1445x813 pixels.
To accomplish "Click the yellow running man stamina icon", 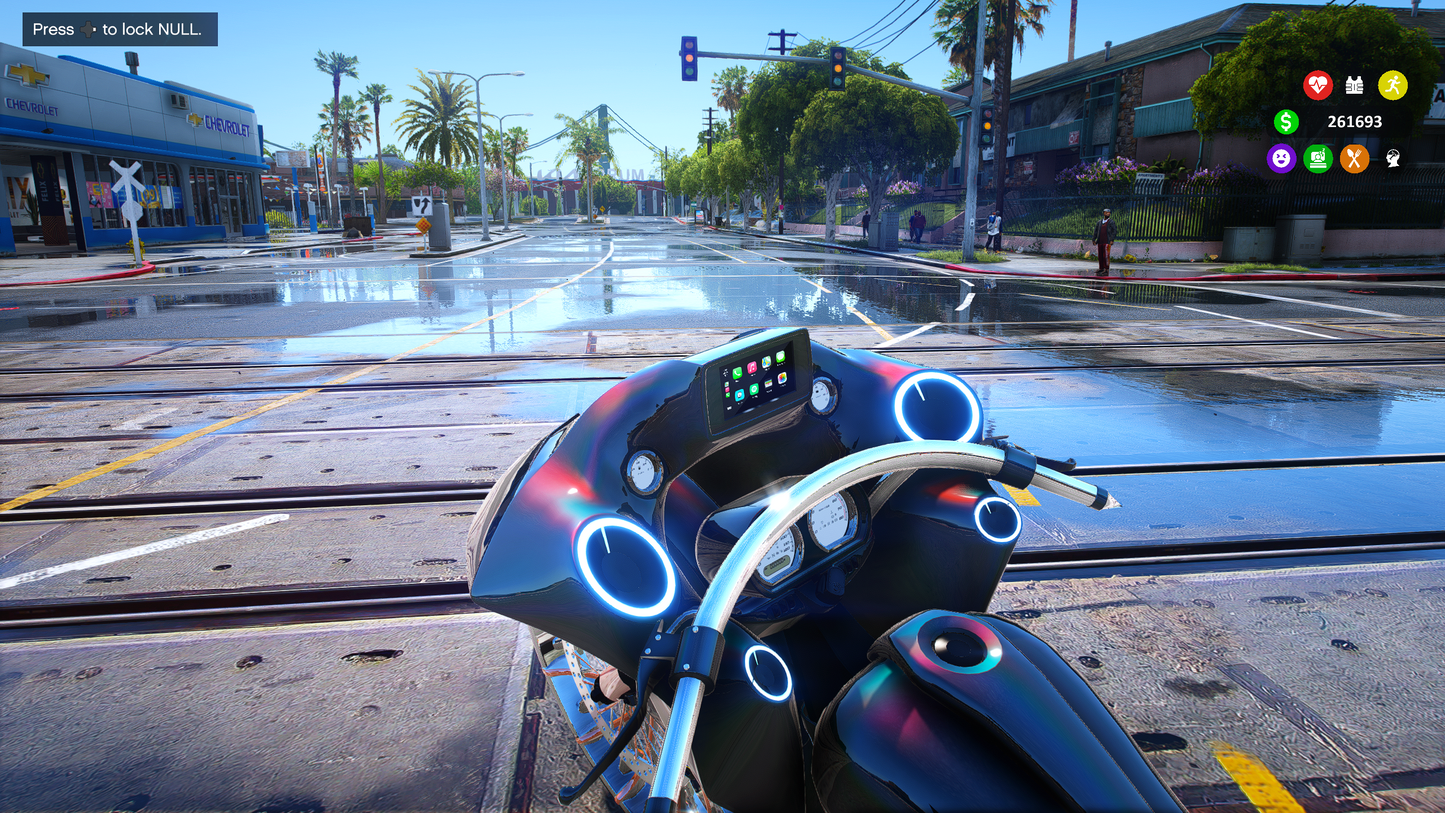I will [1392, 86].
